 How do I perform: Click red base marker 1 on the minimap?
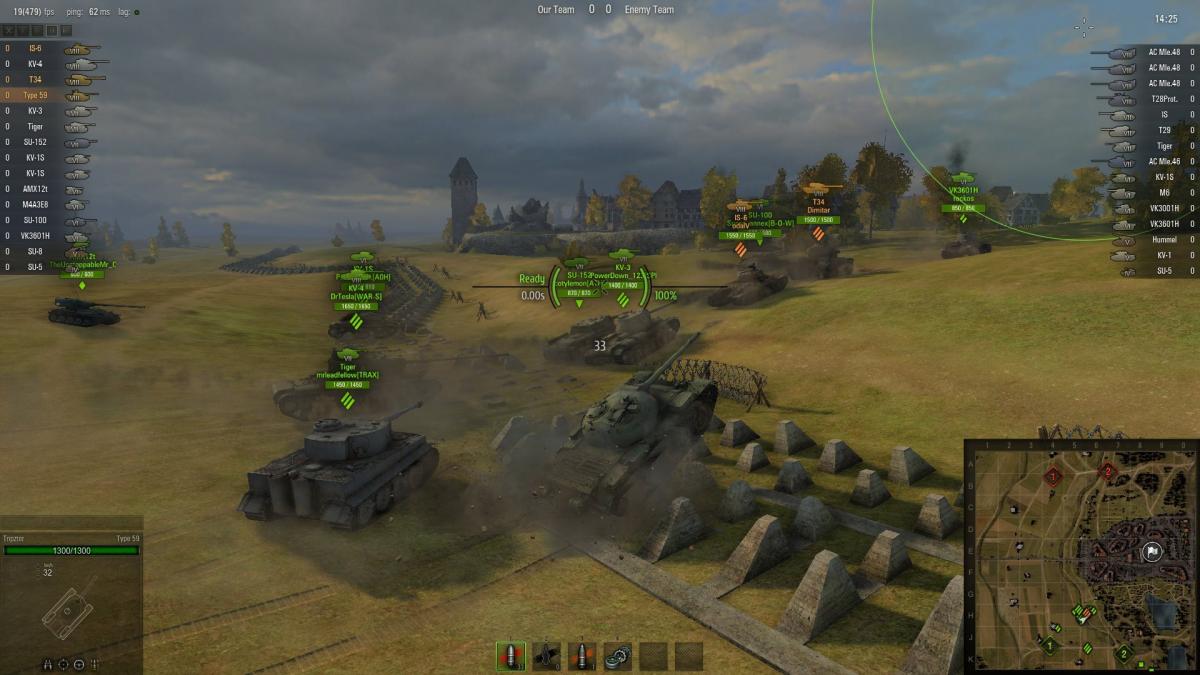(1052, 478)
